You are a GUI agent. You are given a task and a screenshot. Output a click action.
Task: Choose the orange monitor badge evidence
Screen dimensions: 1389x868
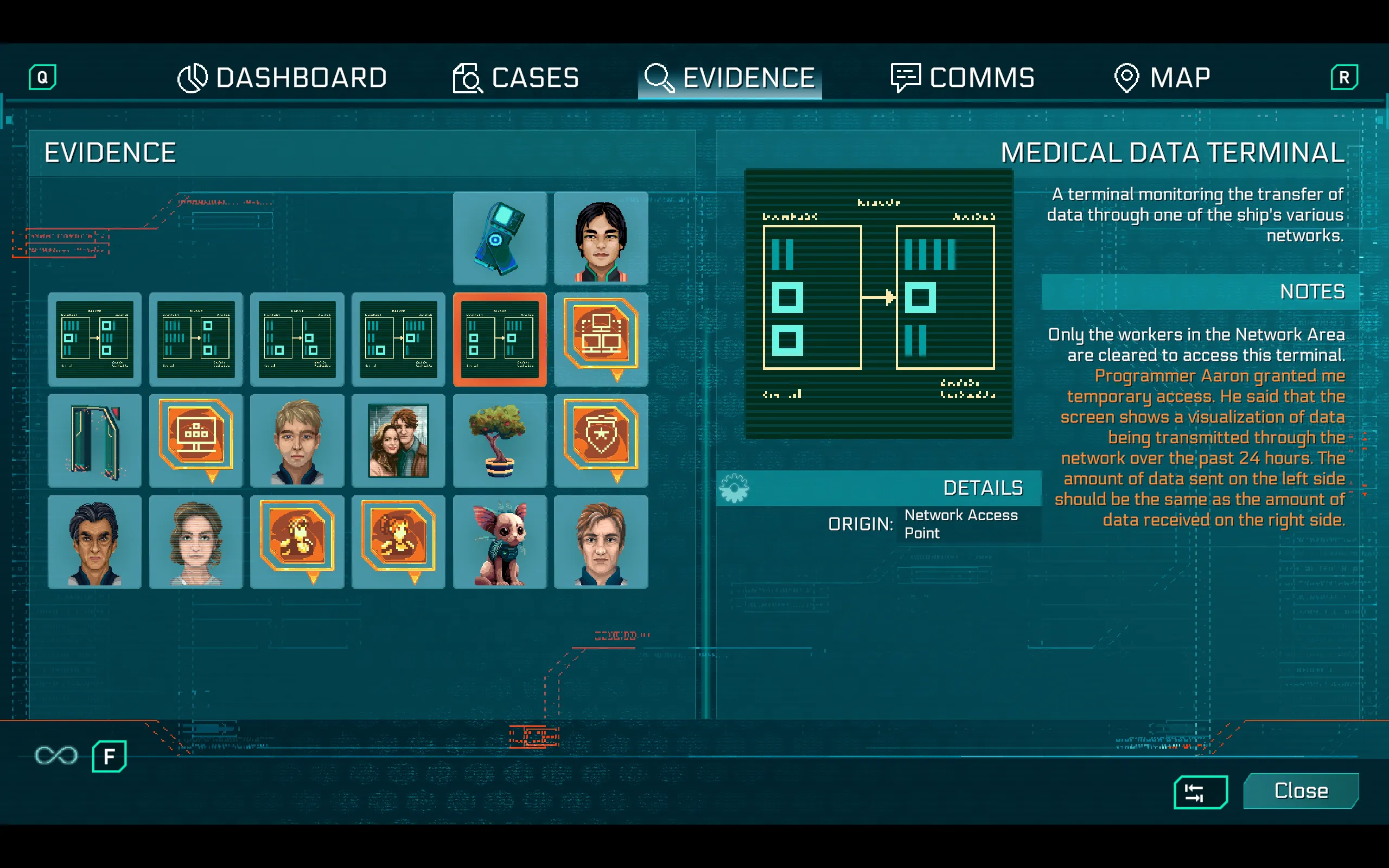(x=196, y=440)
